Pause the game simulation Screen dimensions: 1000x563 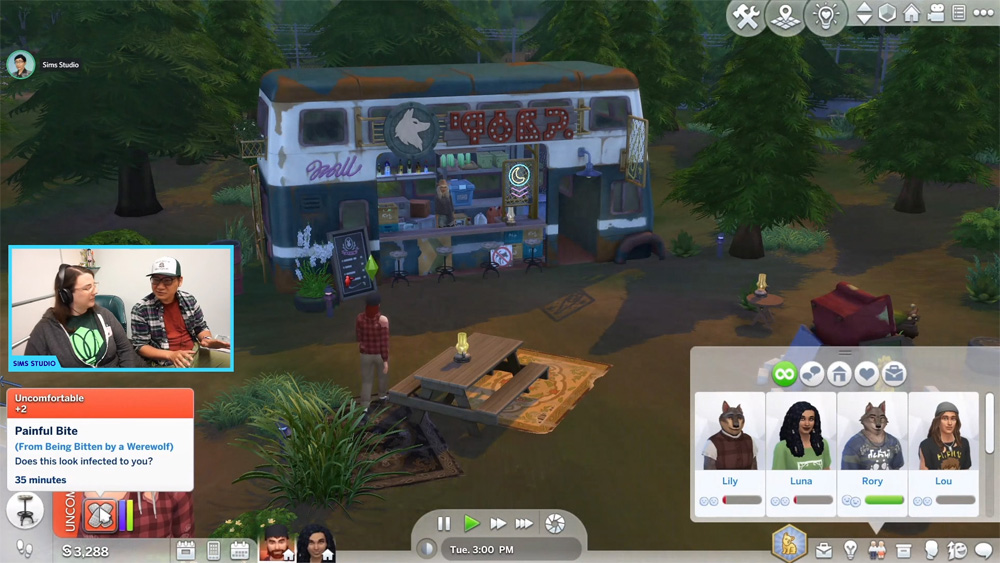pyautogui.click(x=444, y=524)
